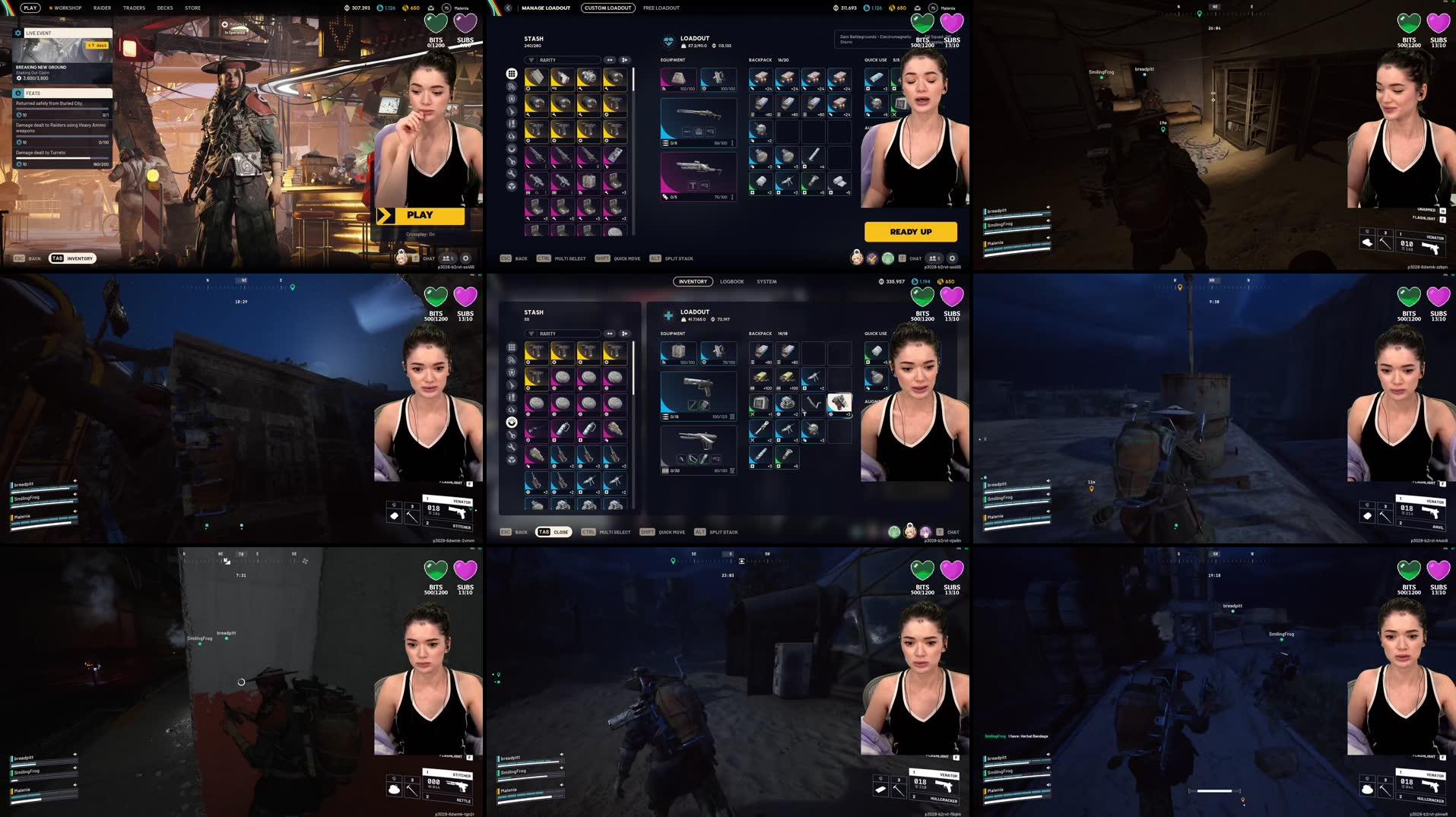Click the READY UP button
The height and width of the screenshot is (817, 1456).
[910, 232]
